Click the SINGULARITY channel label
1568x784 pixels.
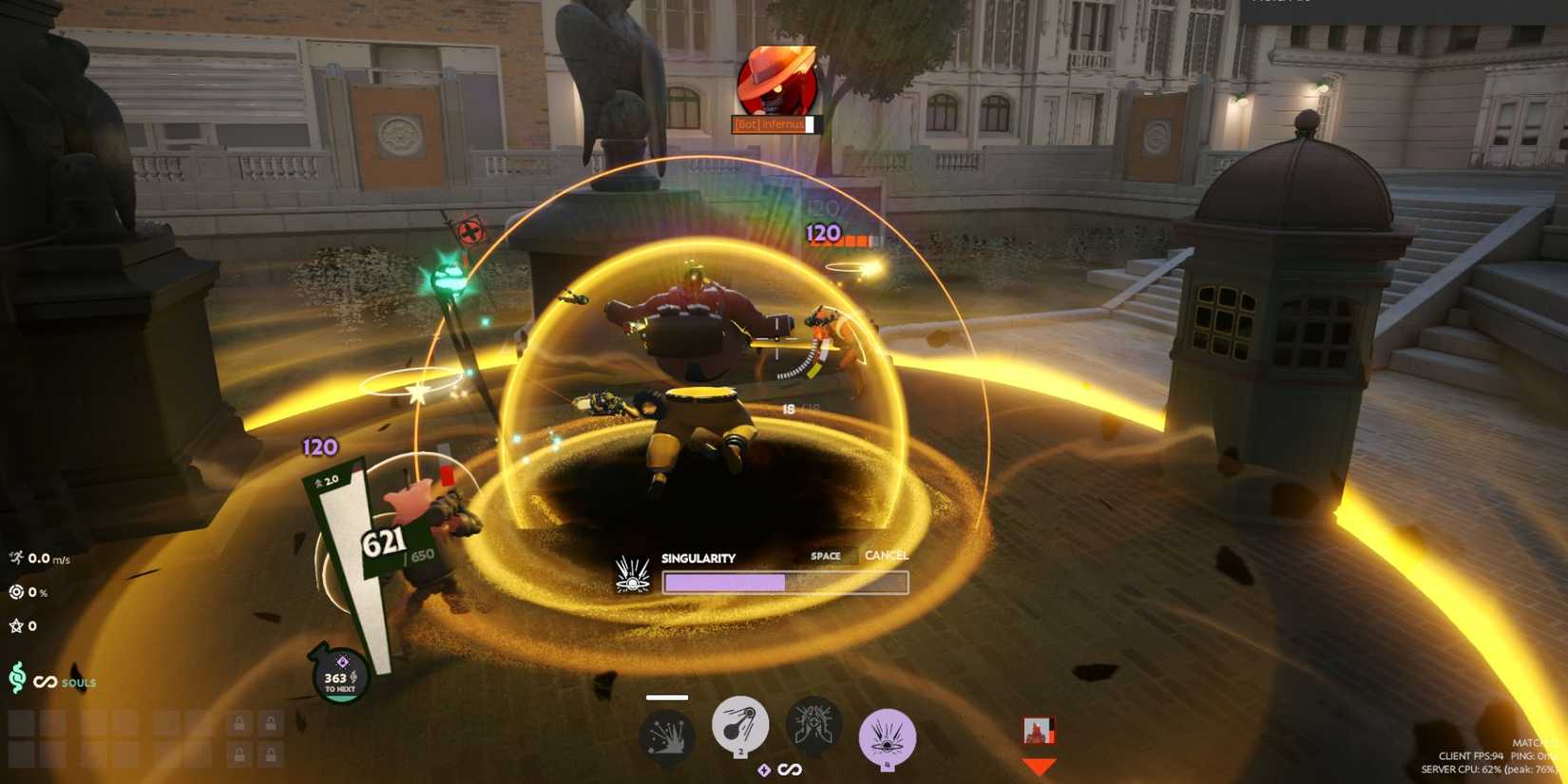point(698,558)
